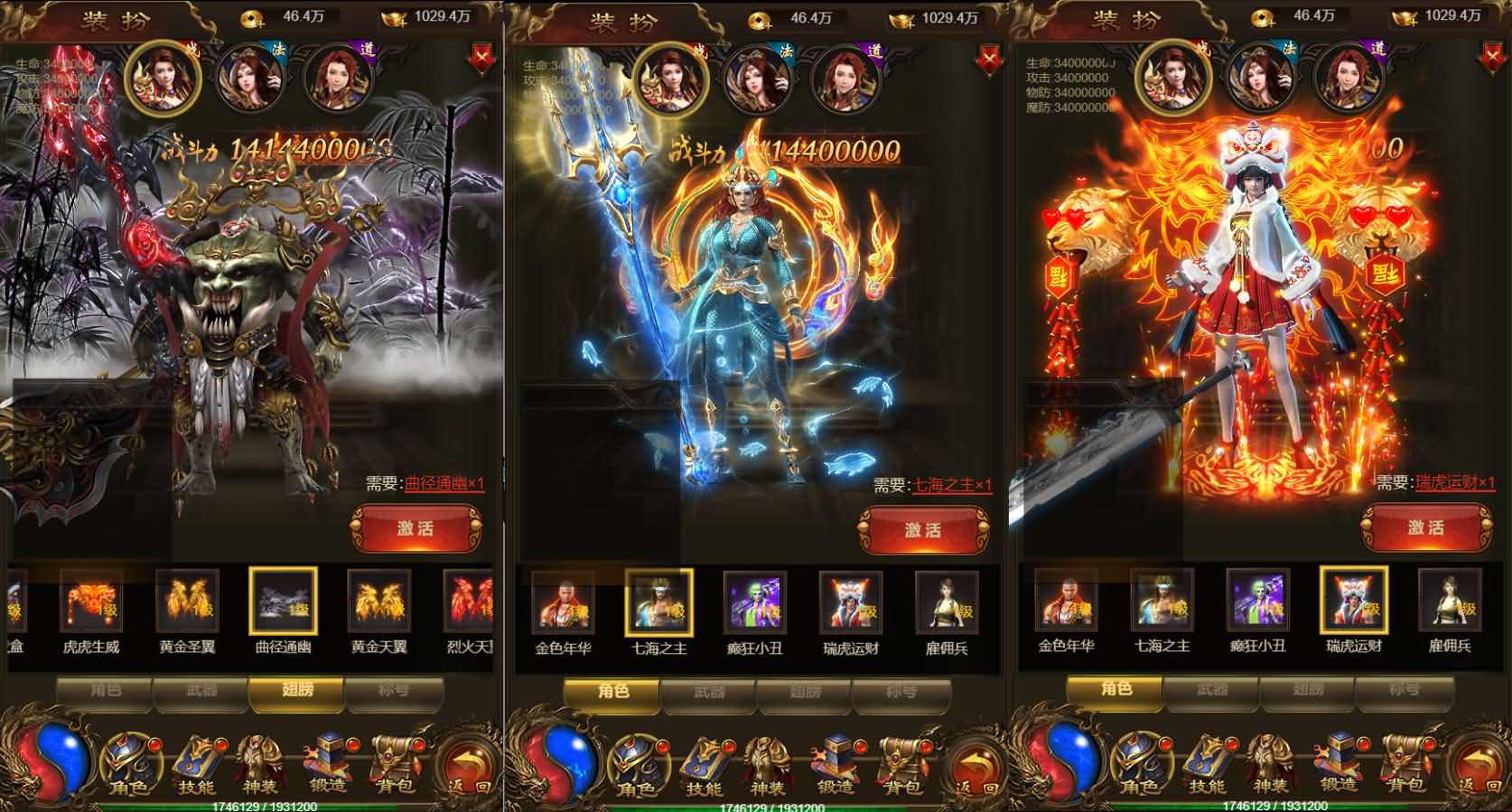The height and width of the screenshot is (812, 1512).
Task: Click the highlighted 翅膀 tab
Action: tap(297, 691)
